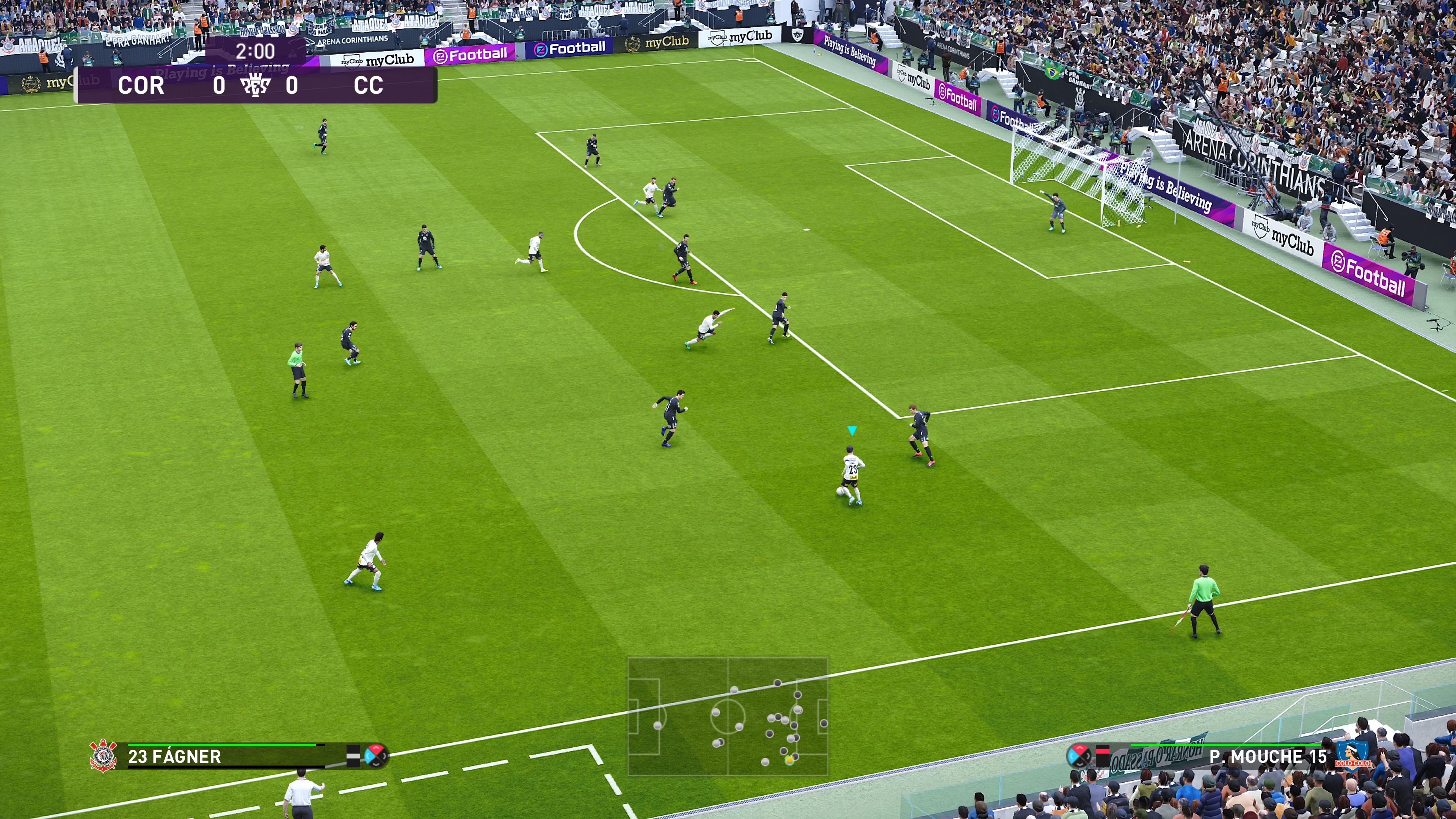1456x819 pixels.
Task: Select the Colo Colo club crest
Action: 1352,755
